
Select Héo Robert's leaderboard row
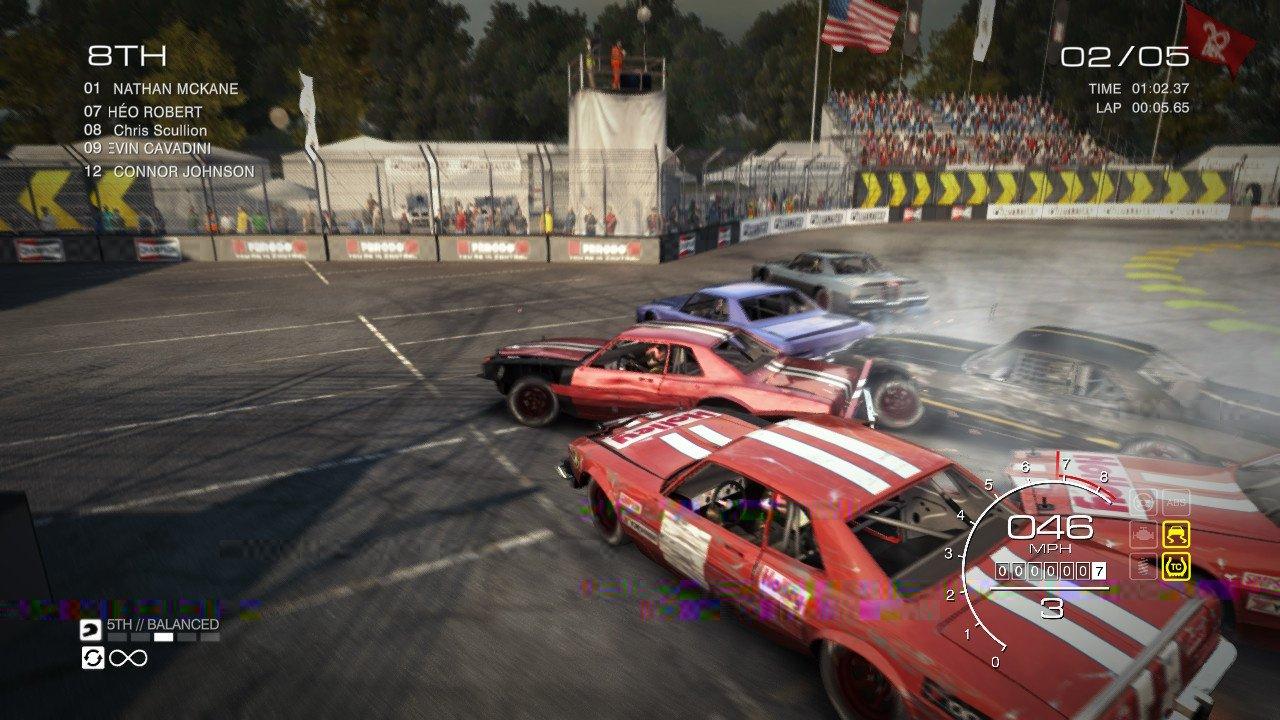[155, 112]
